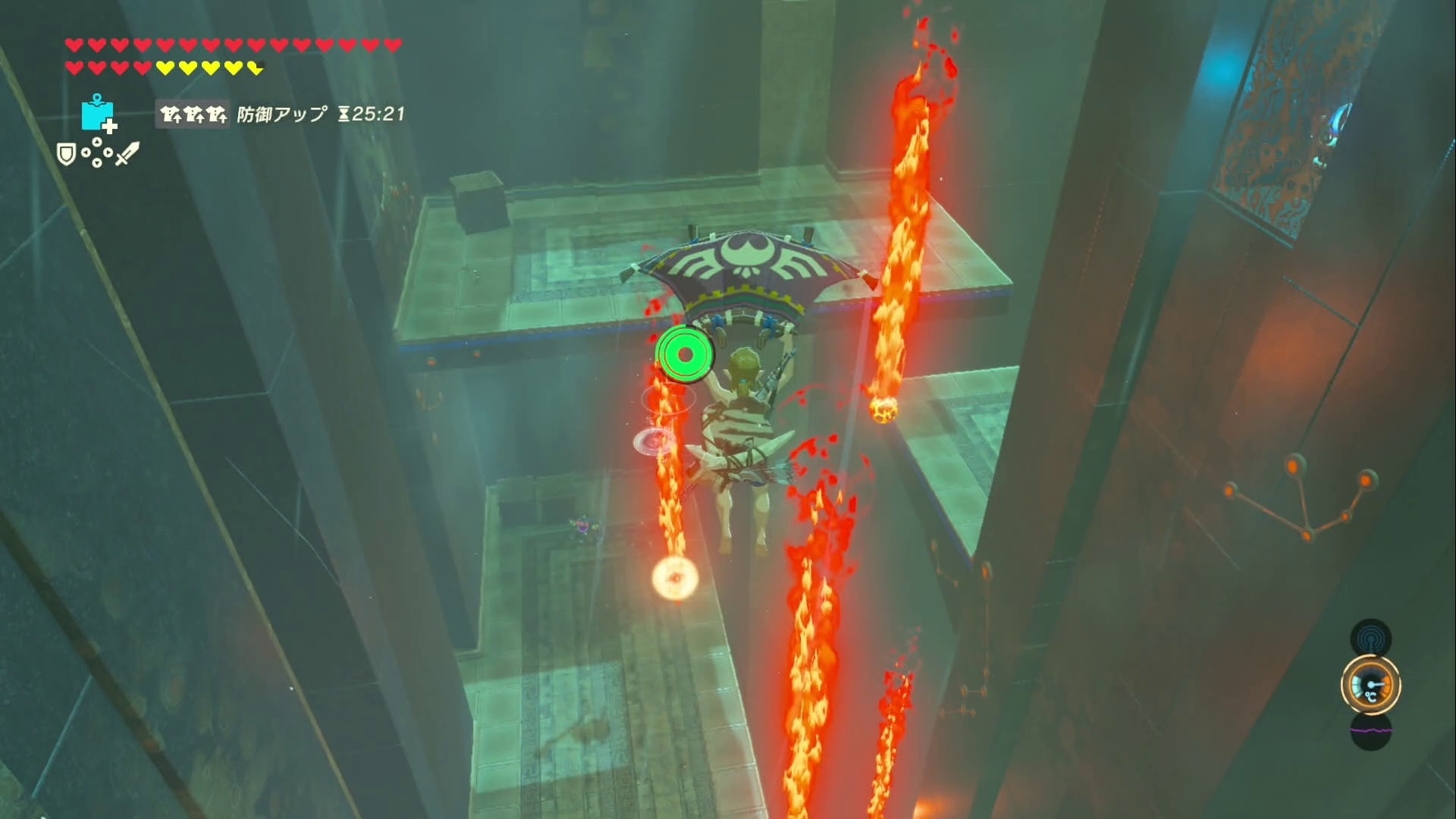The width and height of the screenshot is (1456, 819).
Task: Click the sword icon on the quick menu
Action: pos(127,153)
